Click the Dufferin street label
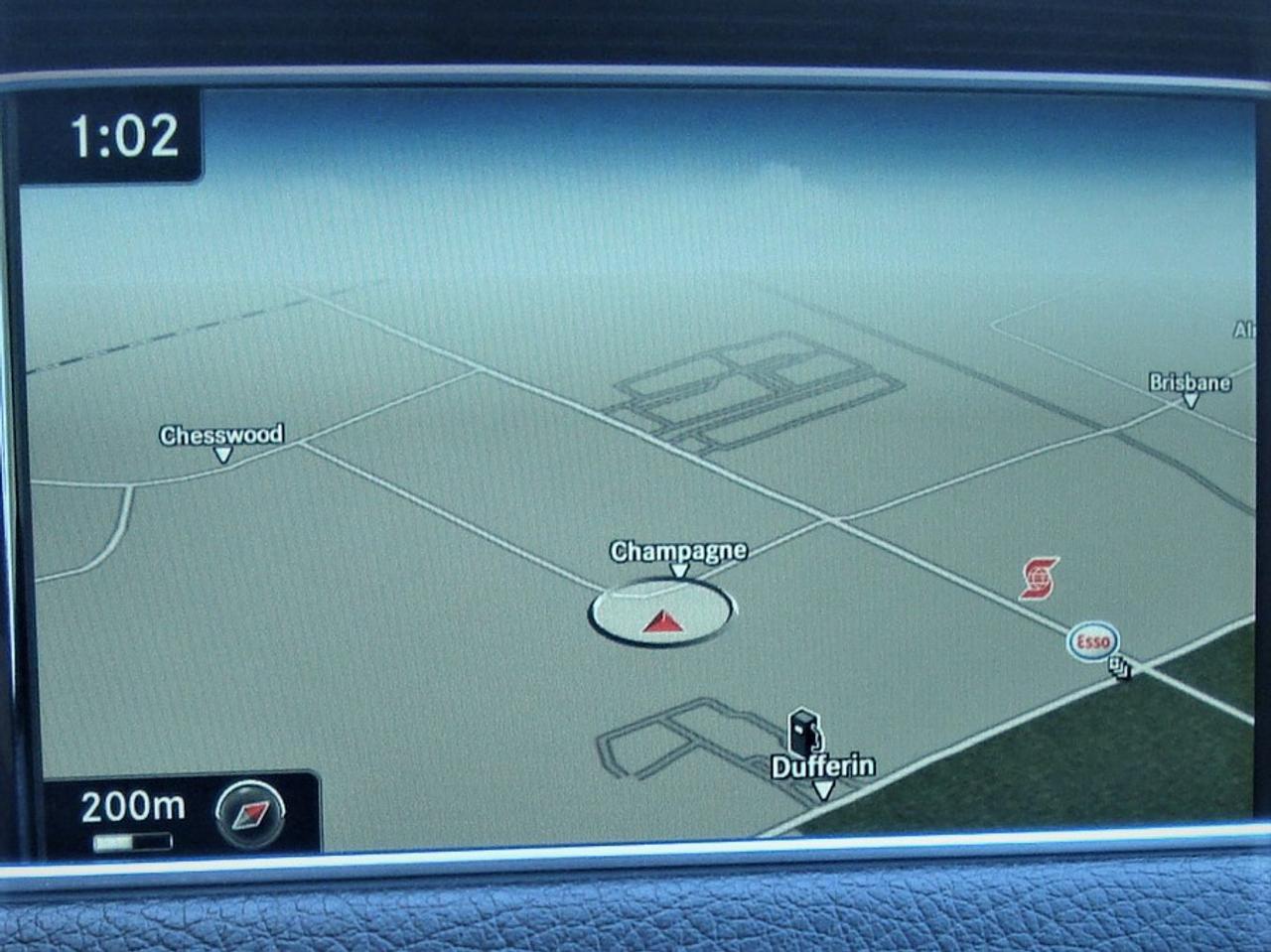 (823, 766)
